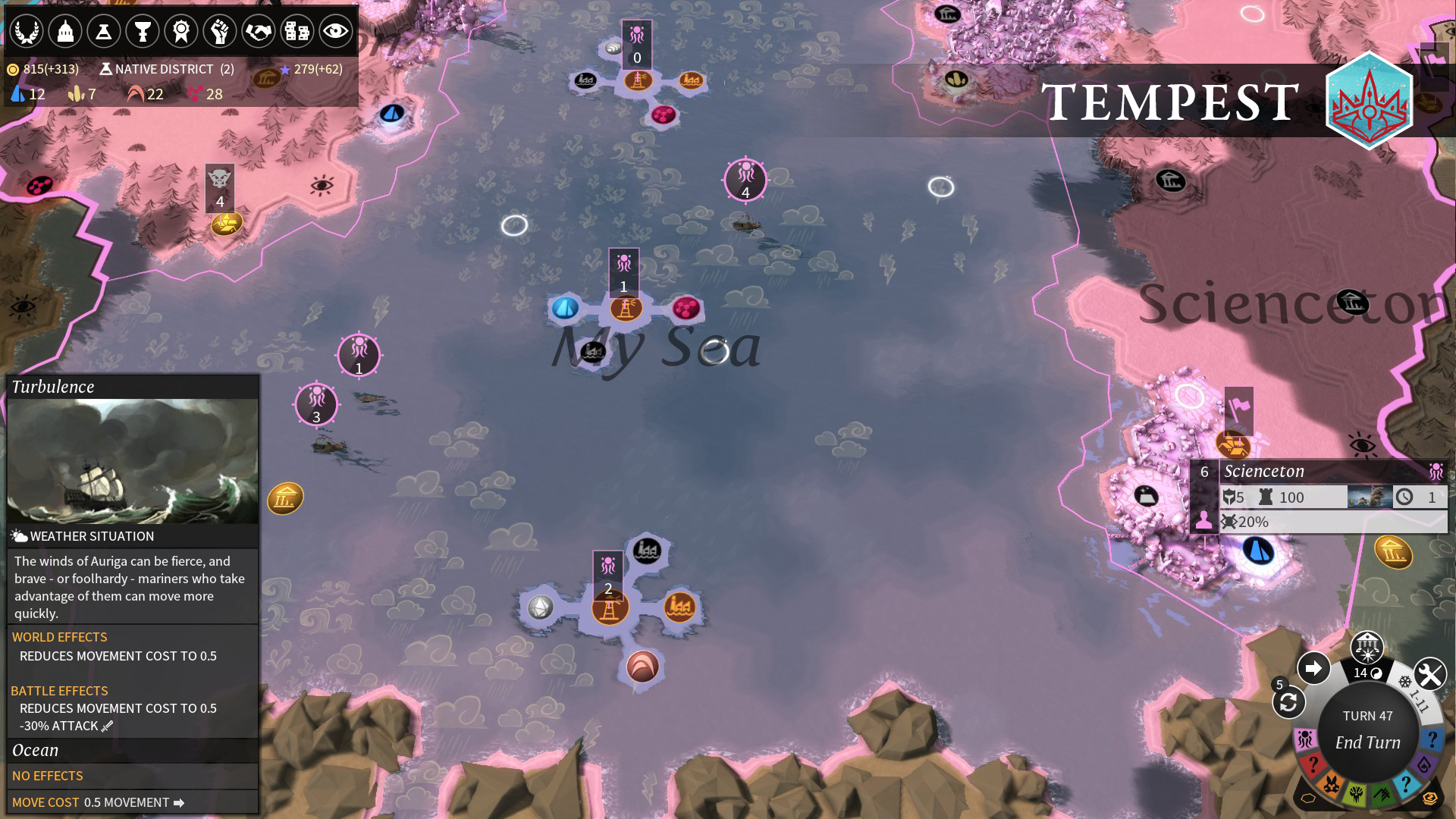Toggle the espionage eye icon in the toolbar
This screenshot has width=1456, height=819.
click(x=336, y=31)
